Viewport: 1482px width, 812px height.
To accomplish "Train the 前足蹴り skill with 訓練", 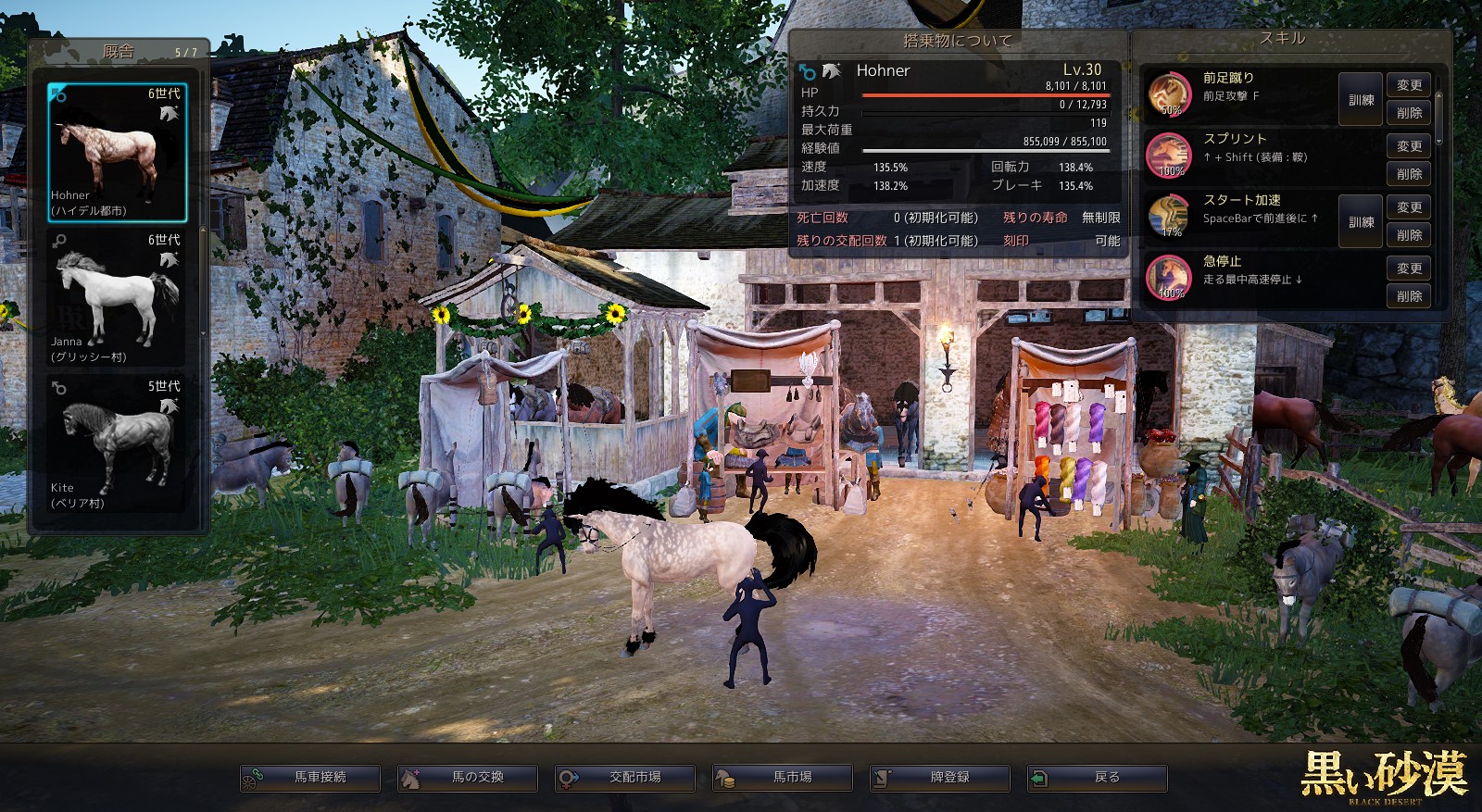I will coord(1361,99).
